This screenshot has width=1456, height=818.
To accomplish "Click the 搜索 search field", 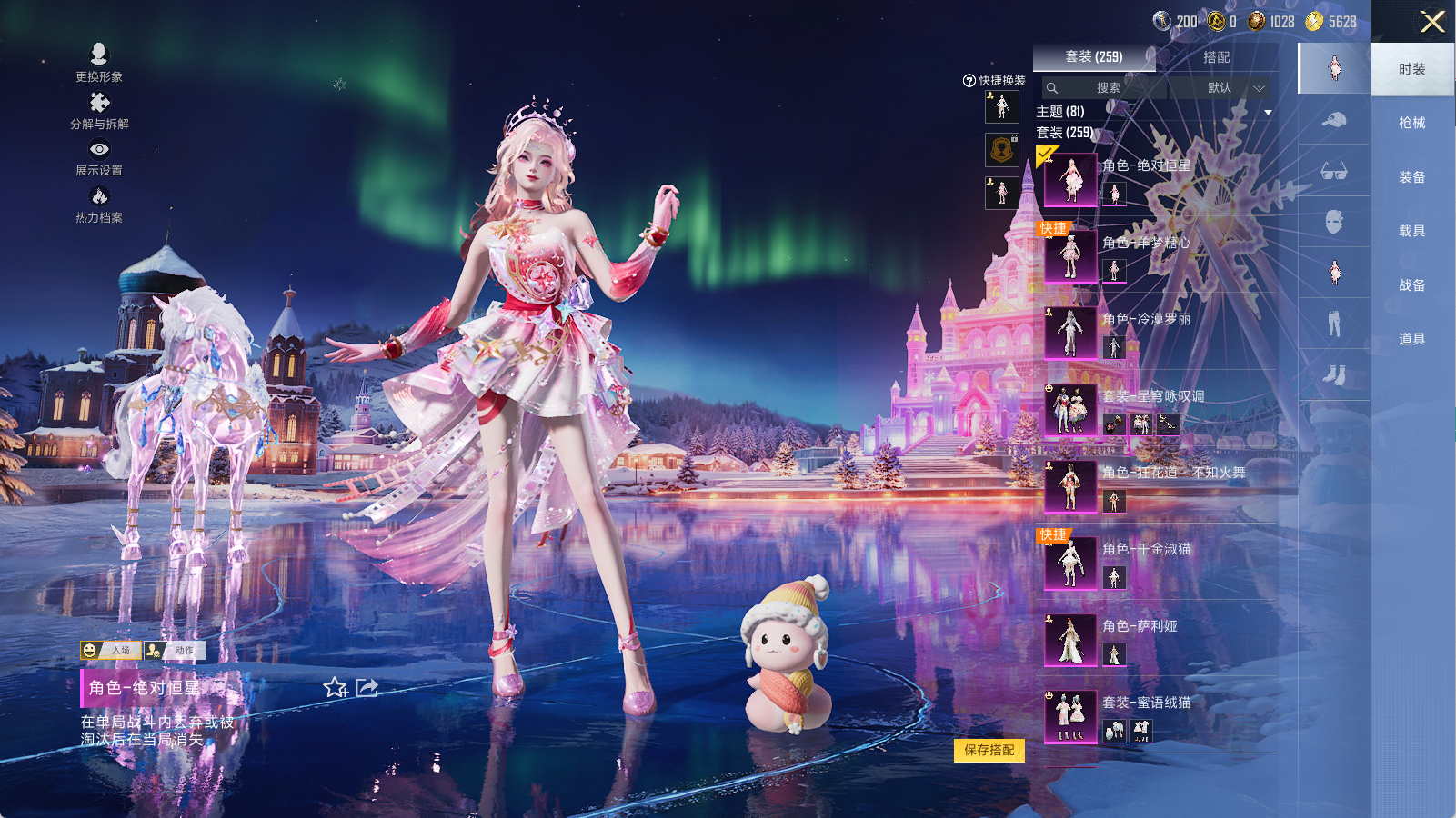I will (1107, 88).
